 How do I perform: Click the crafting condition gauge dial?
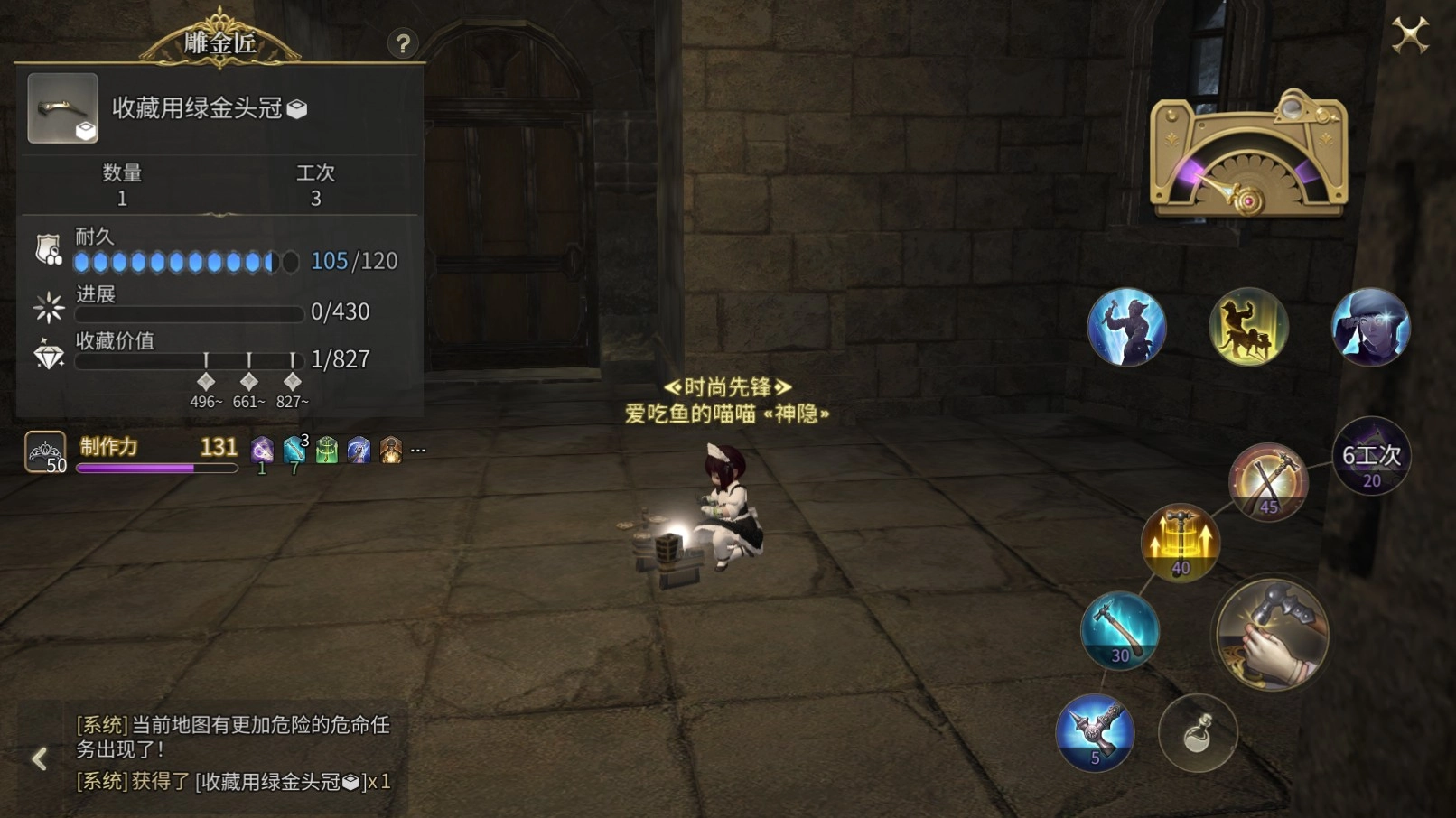pyautogui.click(x=1248, y=155)
